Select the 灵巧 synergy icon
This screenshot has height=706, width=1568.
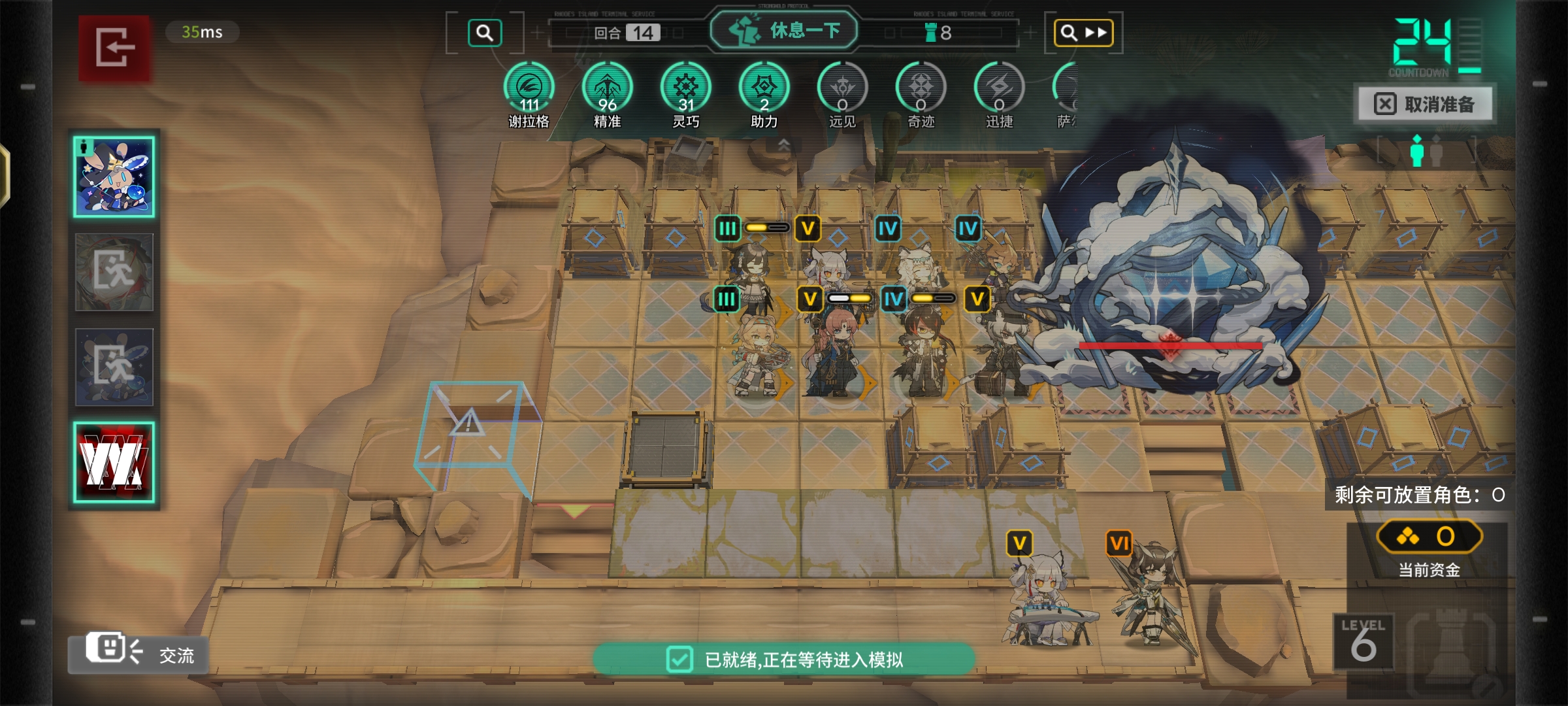tap(686, 88)
